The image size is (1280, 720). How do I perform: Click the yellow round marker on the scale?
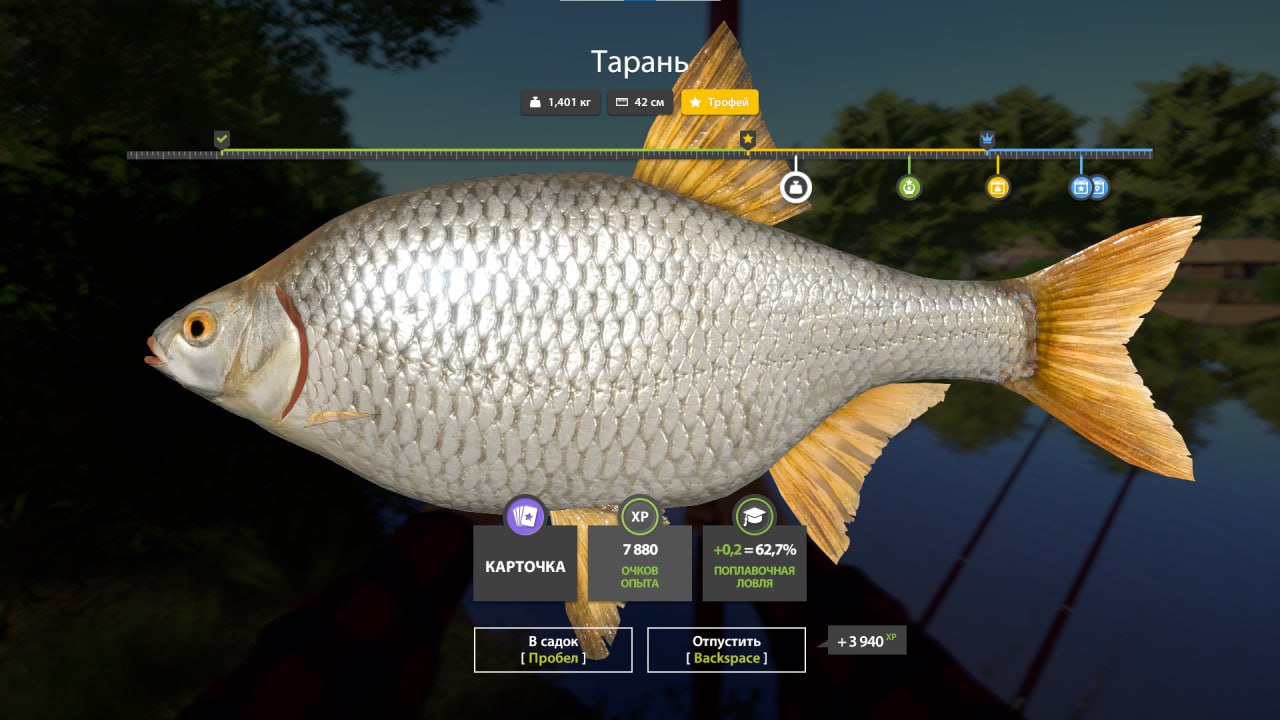pos(997,187)
